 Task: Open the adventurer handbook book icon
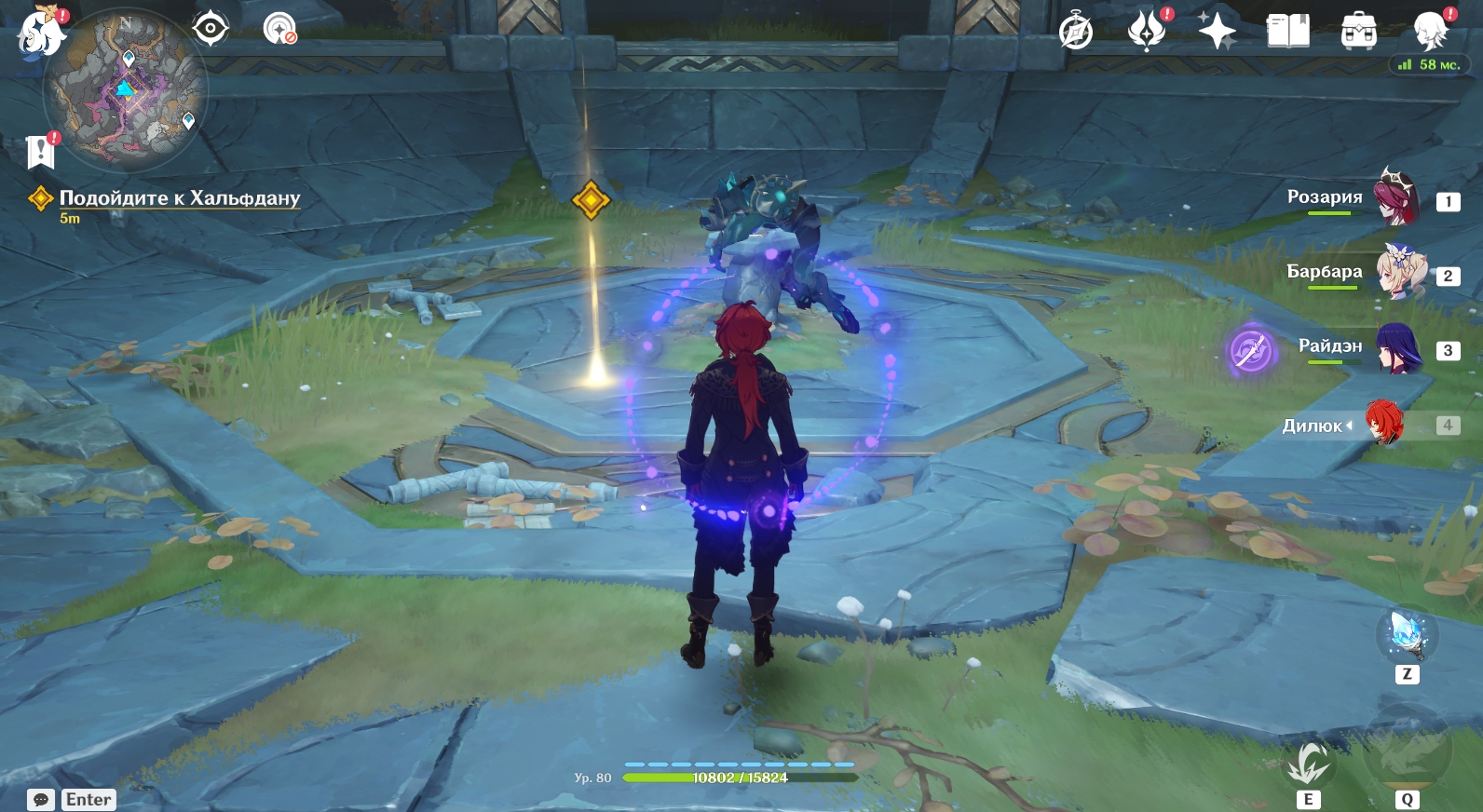click(x=1287, y=32)
